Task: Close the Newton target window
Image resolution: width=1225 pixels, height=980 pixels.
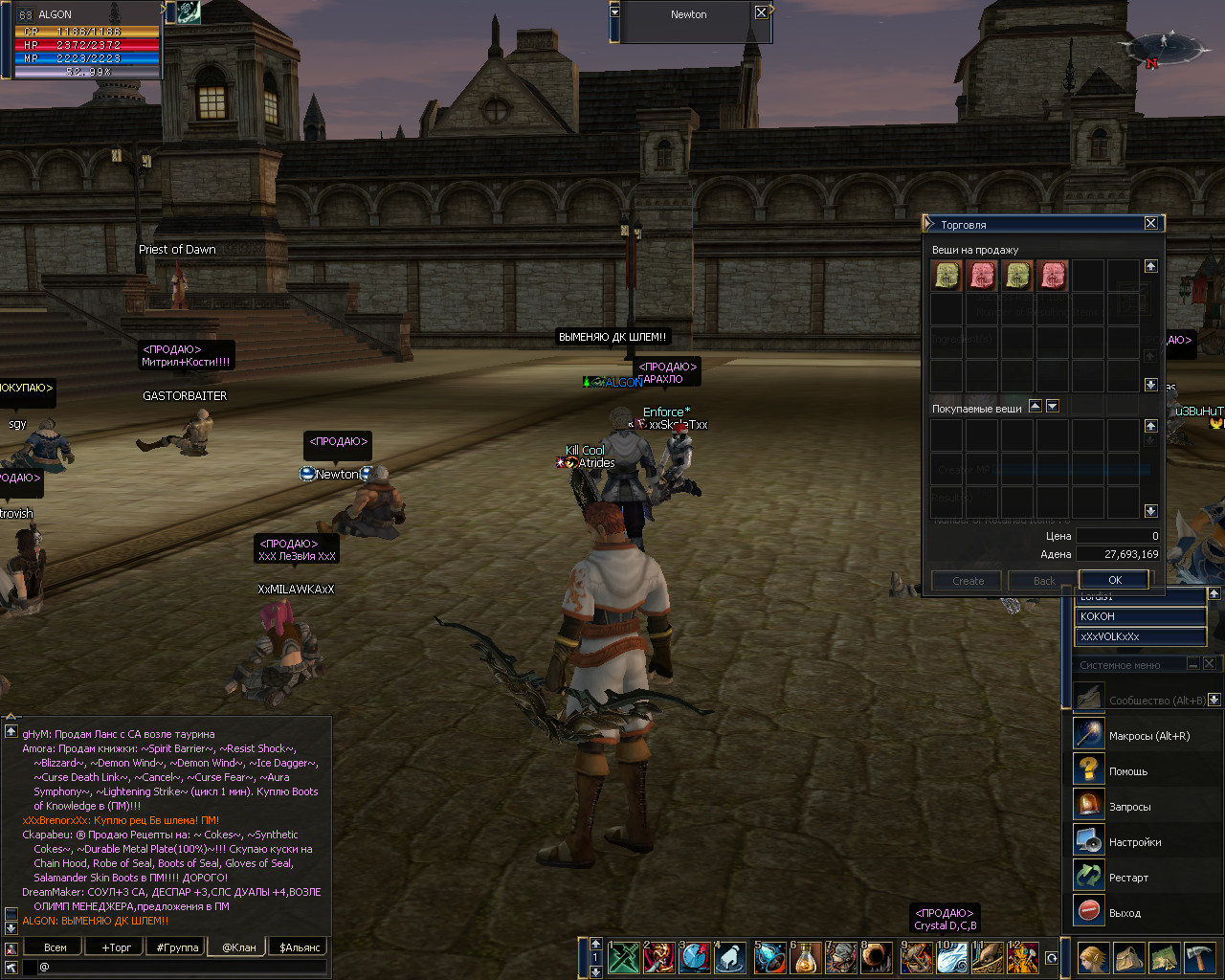Action: pos(761,12)
